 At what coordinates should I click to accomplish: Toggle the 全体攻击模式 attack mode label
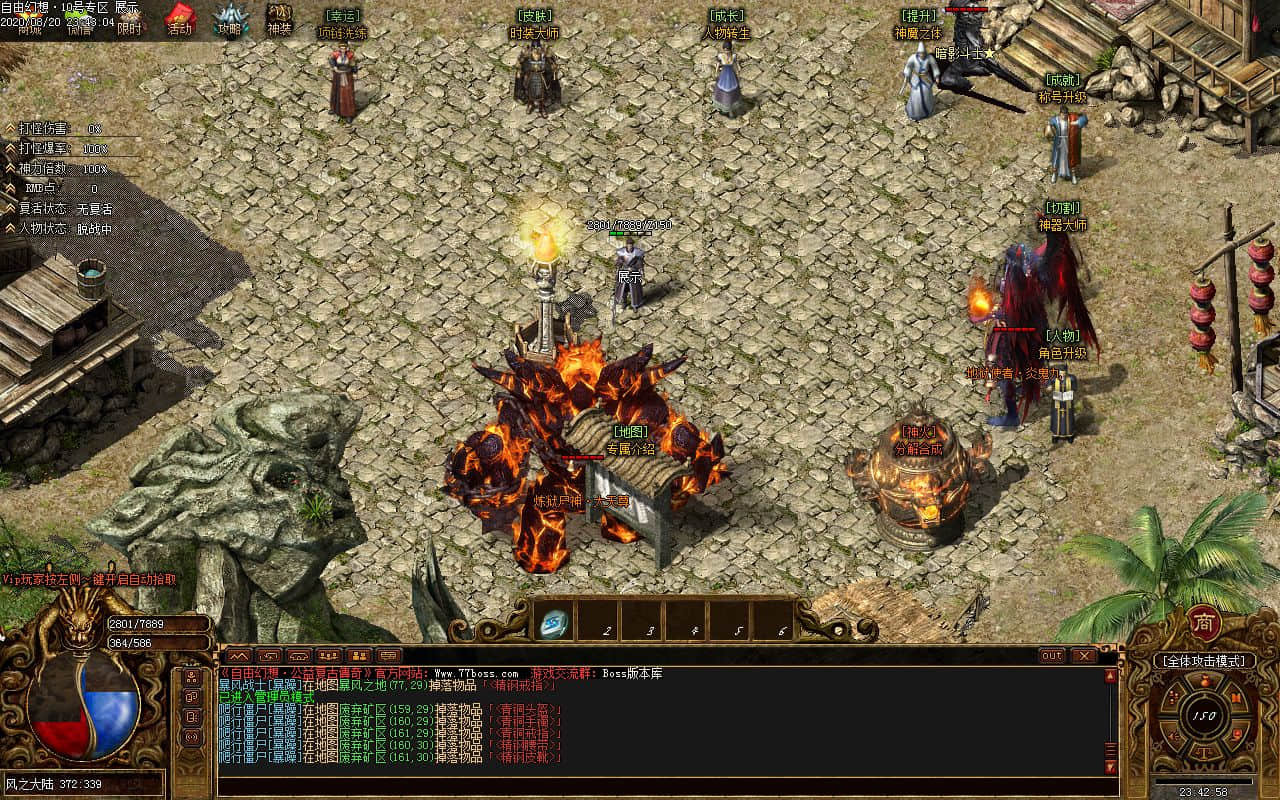(x=1203, y=661)
